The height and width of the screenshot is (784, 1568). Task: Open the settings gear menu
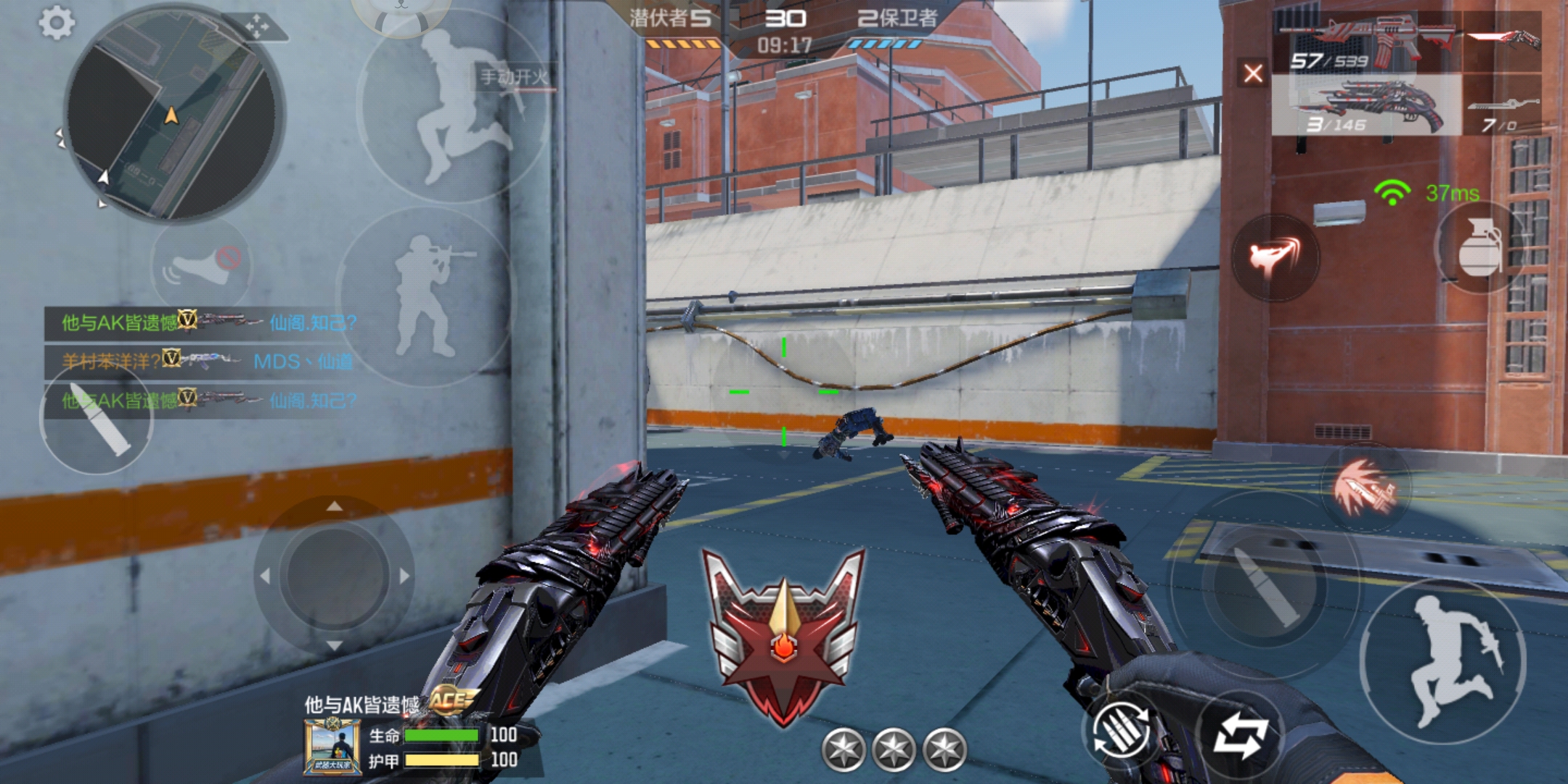click(x=56, y=23)
